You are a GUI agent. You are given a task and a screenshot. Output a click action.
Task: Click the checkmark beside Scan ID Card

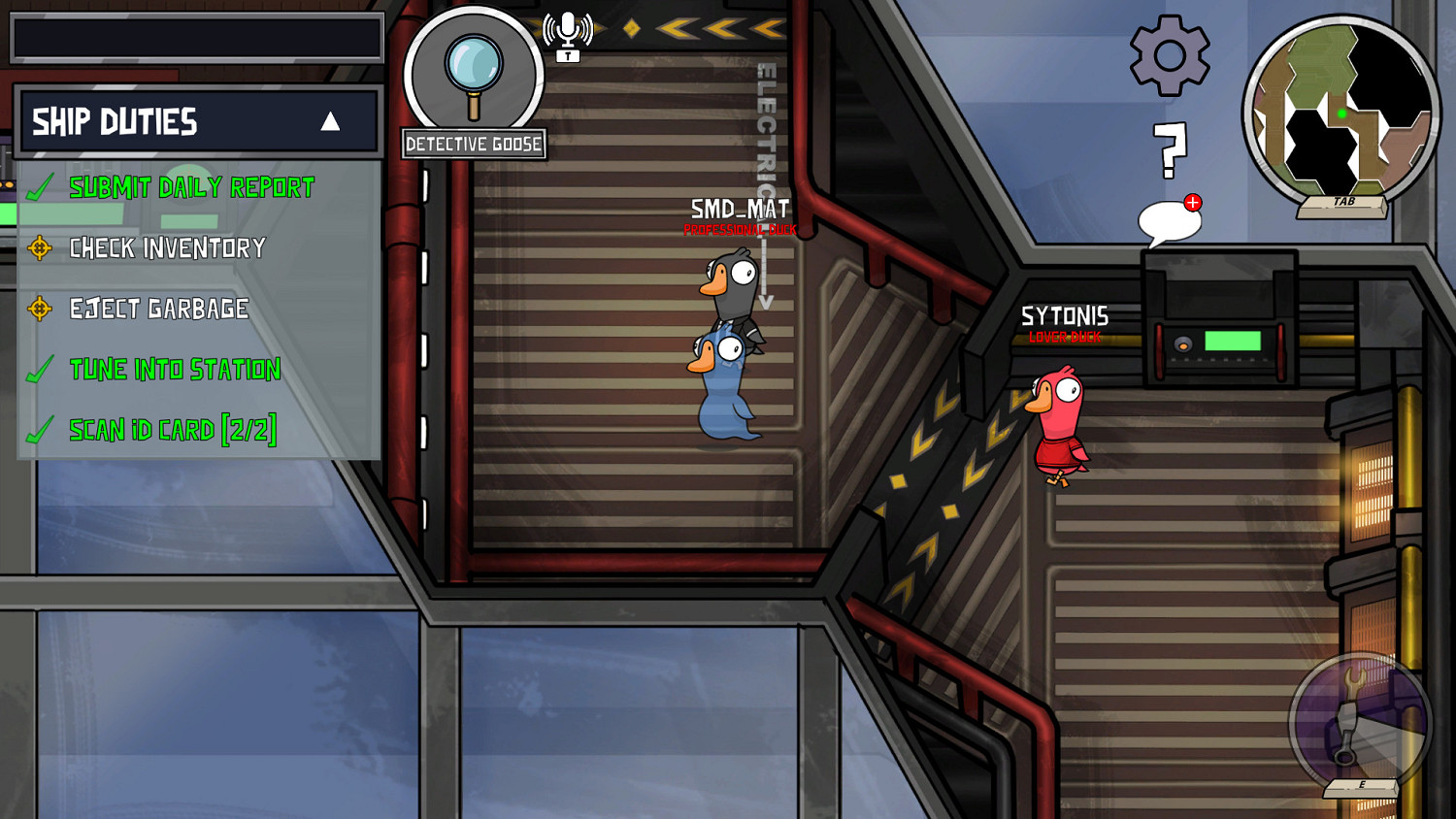(x=40, y=430)
